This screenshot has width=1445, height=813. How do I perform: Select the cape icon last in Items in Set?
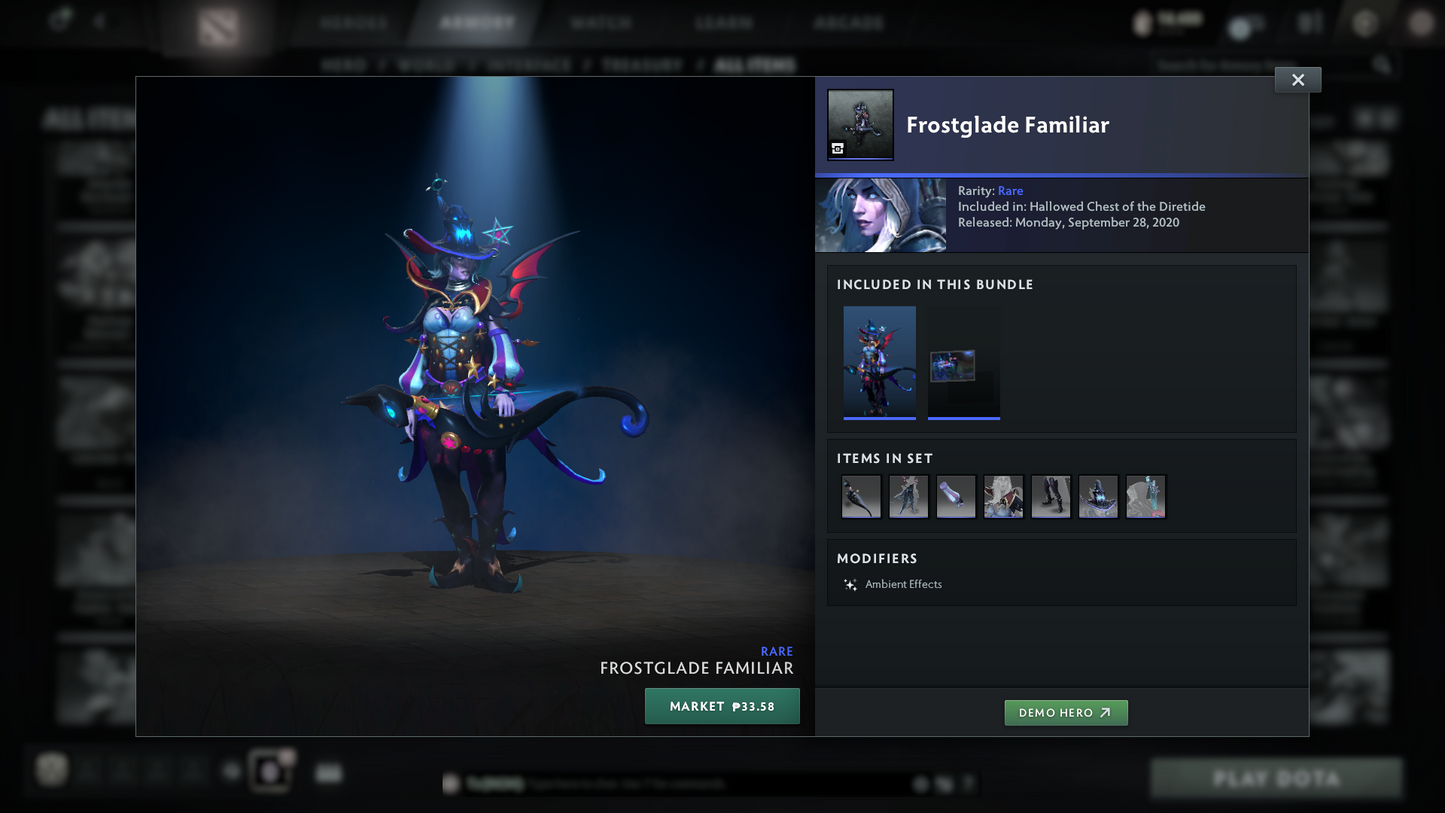1146,497
